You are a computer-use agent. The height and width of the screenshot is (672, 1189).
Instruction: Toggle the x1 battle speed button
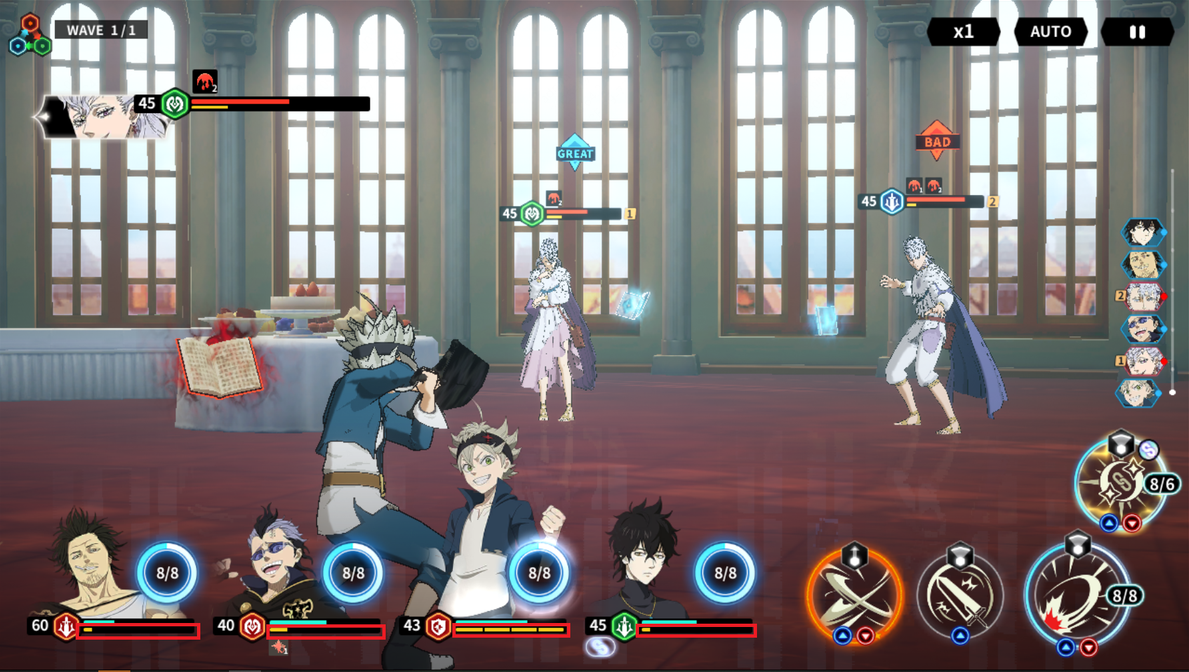[x=963, y=32]
